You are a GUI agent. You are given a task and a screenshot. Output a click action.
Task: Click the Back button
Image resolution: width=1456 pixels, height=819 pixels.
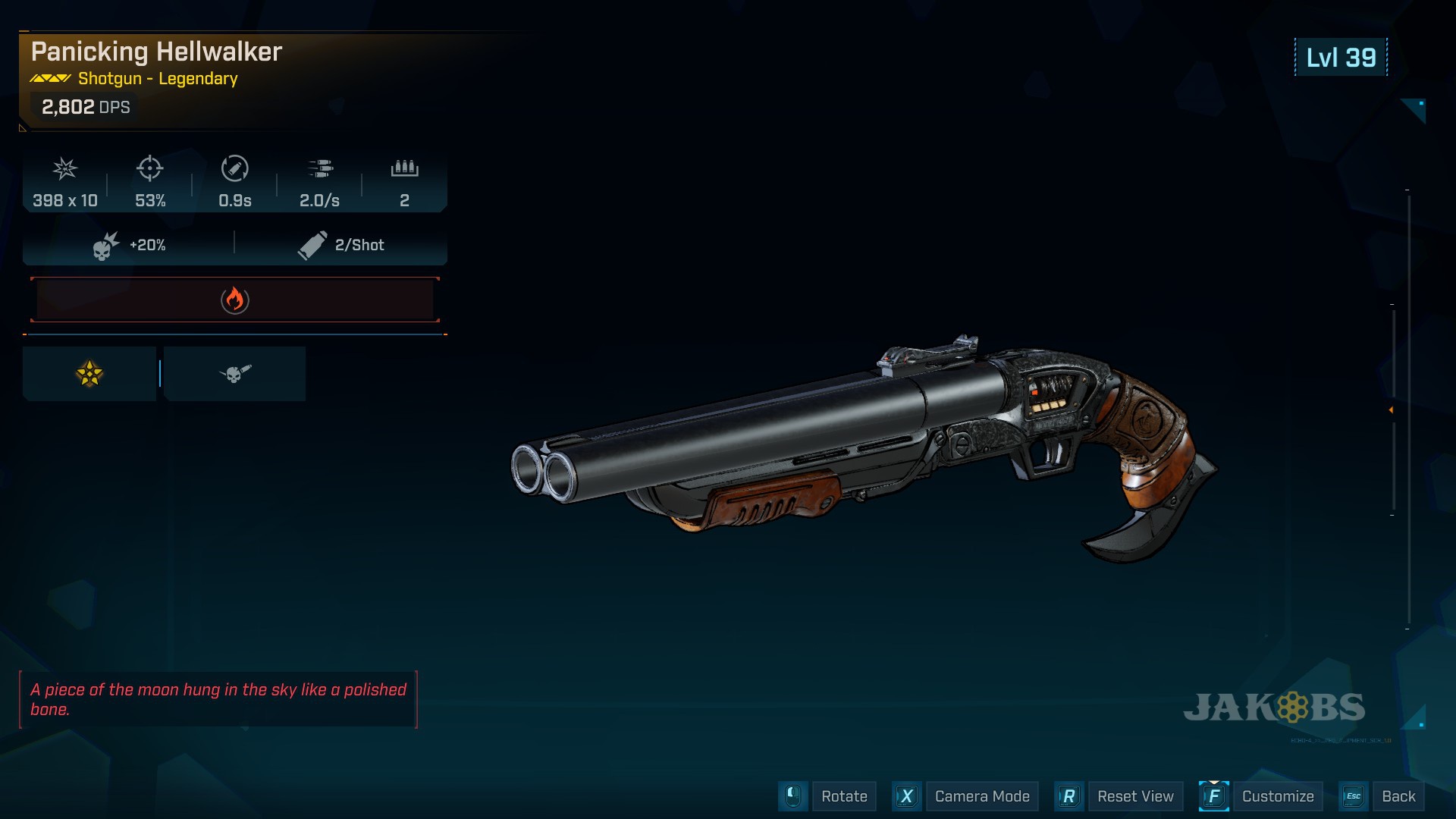pos(1398,796)
